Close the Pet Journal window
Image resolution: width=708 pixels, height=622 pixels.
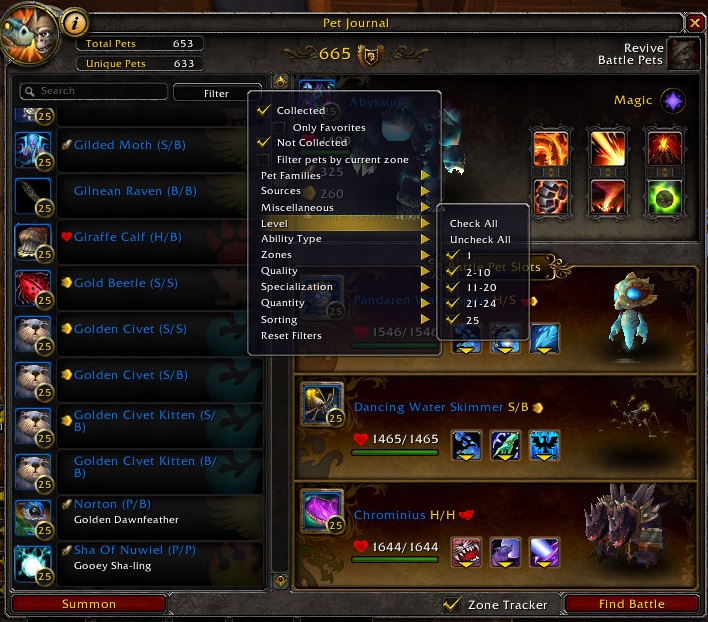695,22
